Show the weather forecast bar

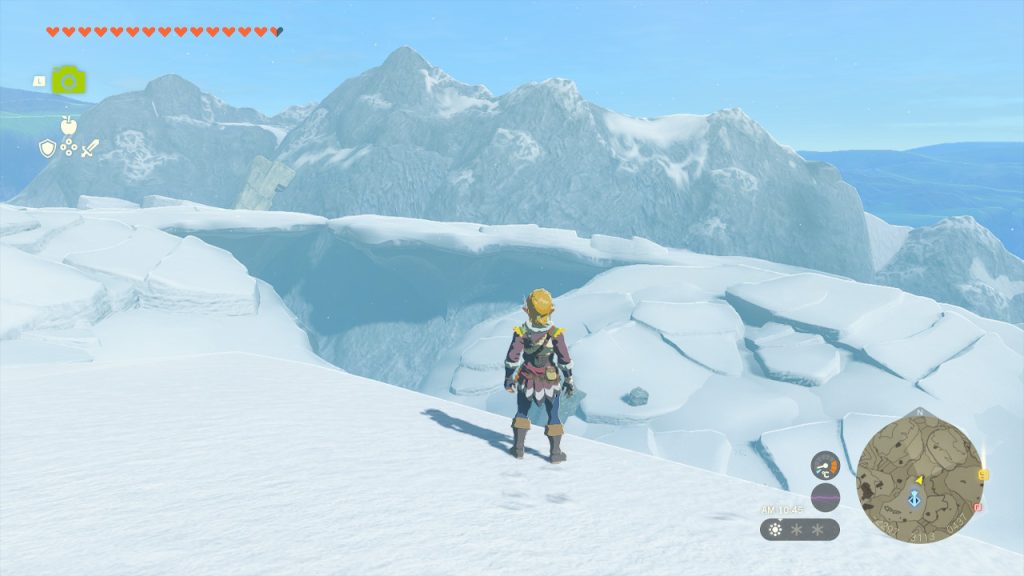click(799, 529)
